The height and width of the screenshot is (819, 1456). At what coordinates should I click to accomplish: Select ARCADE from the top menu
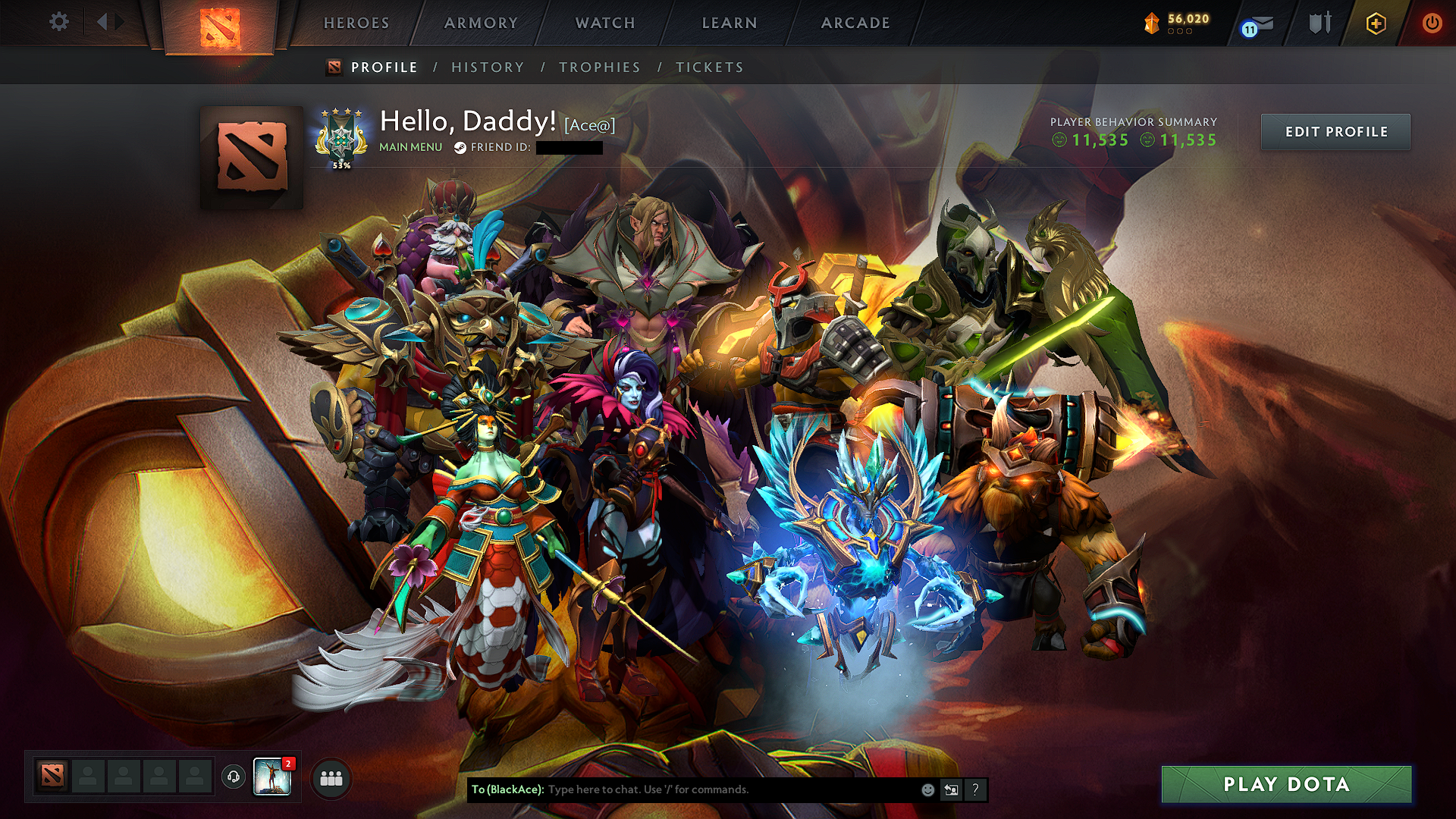click(x=855, y=23)
